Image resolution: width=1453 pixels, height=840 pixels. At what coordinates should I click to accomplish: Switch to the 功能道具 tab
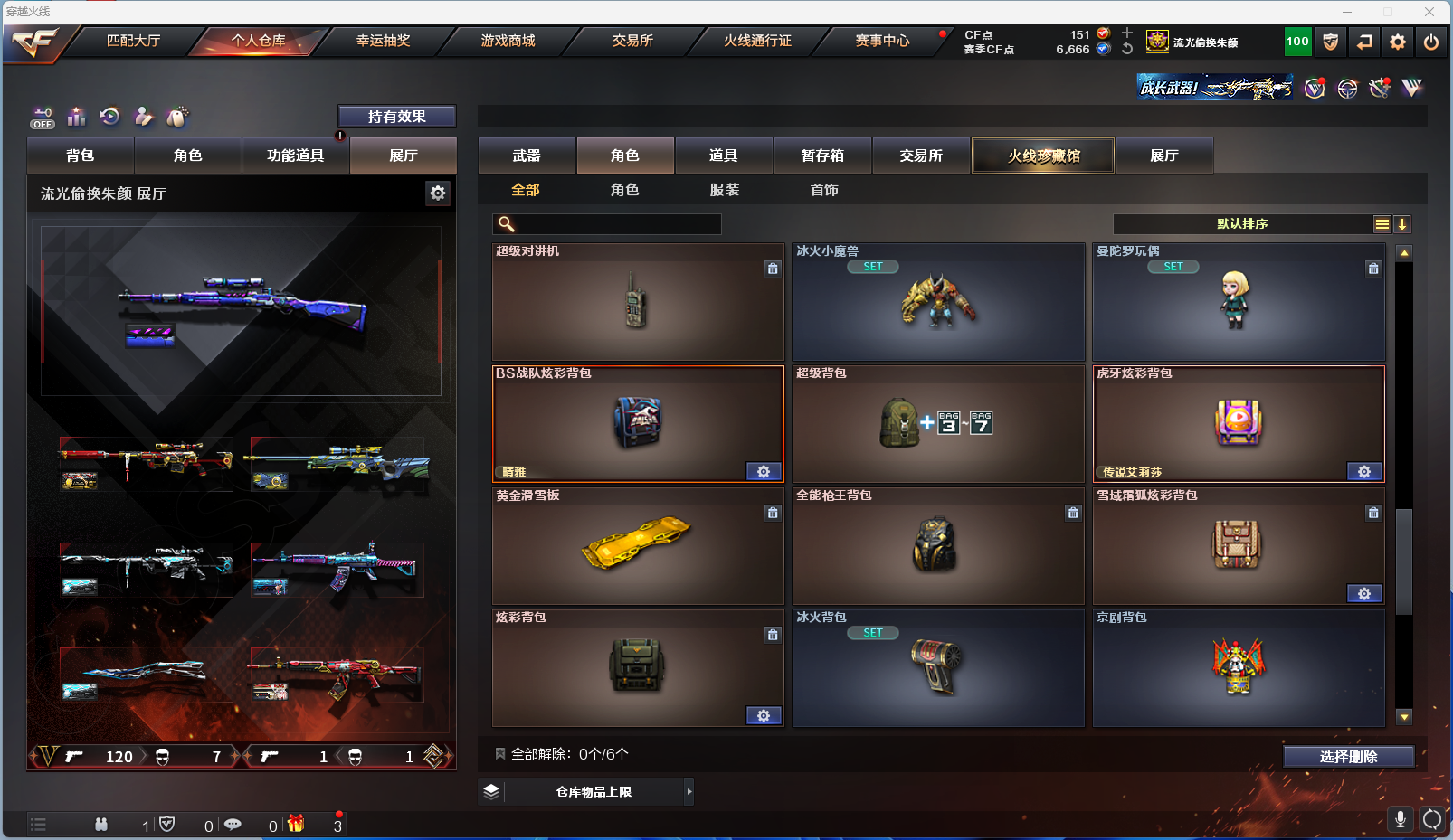[295, 156]
